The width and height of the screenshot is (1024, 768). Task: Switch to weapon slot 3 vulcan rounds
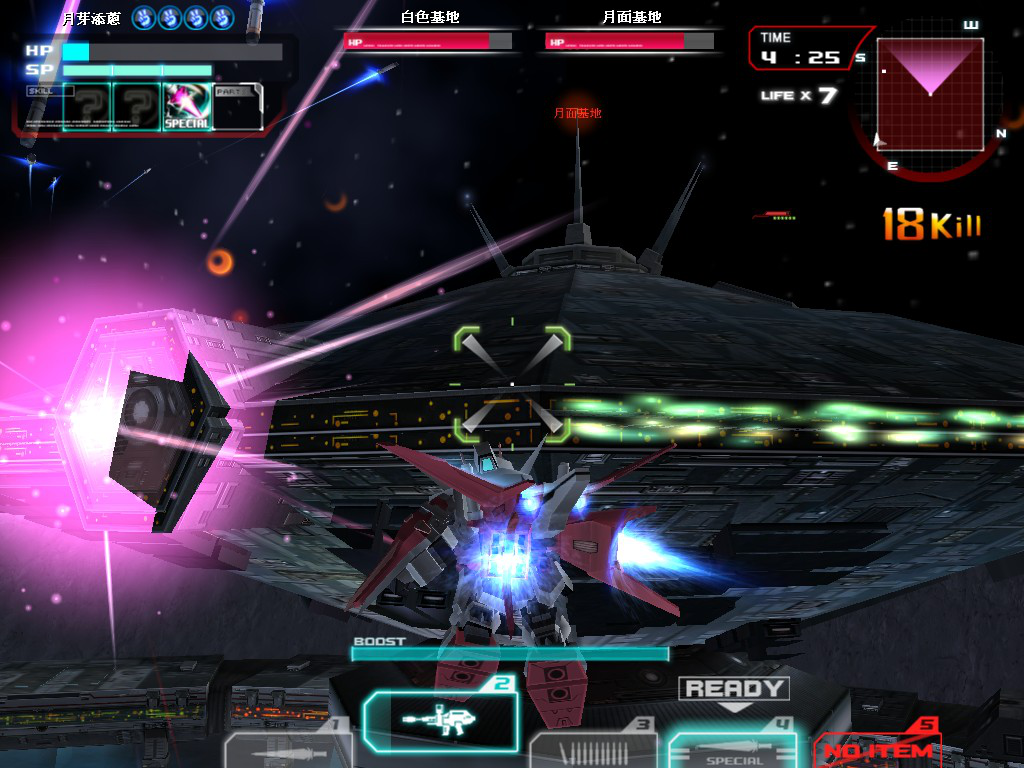click(x=593, y=750)
